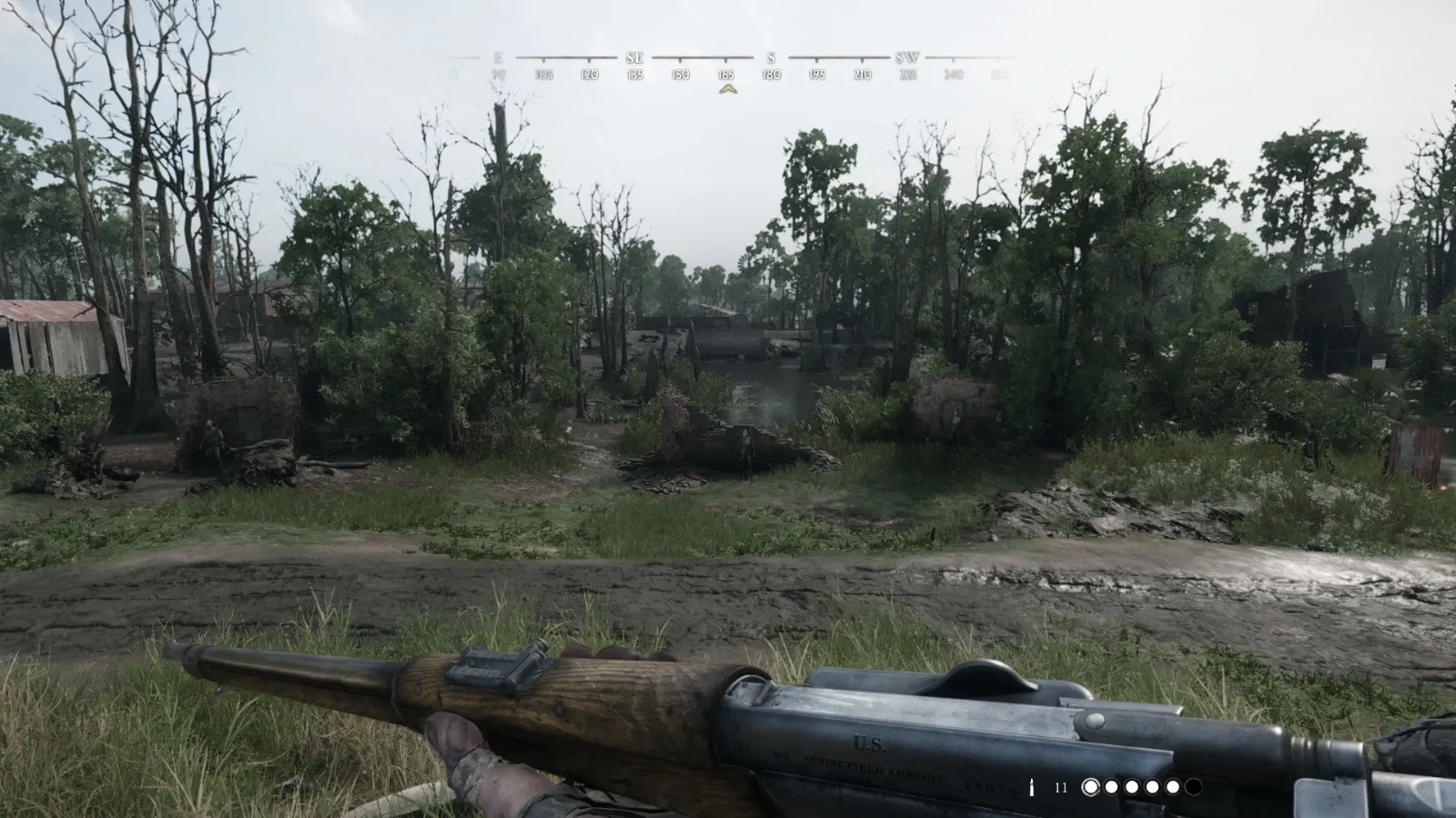Click the E label at the compass left edge

click(x=497, y=58)
